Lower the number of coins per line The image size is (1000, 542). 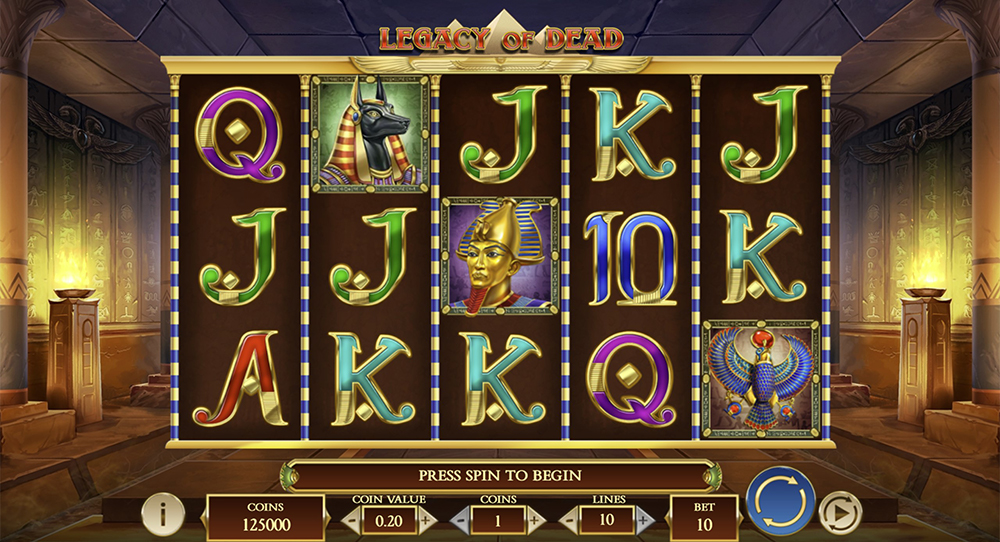(461, 520)
